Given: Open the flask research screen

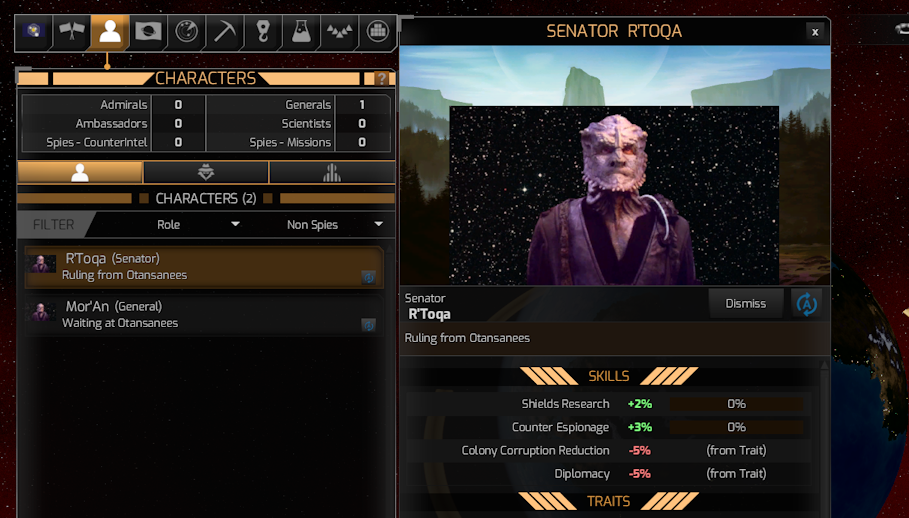Looking at the screenshot, I should [x=300, y=32].
